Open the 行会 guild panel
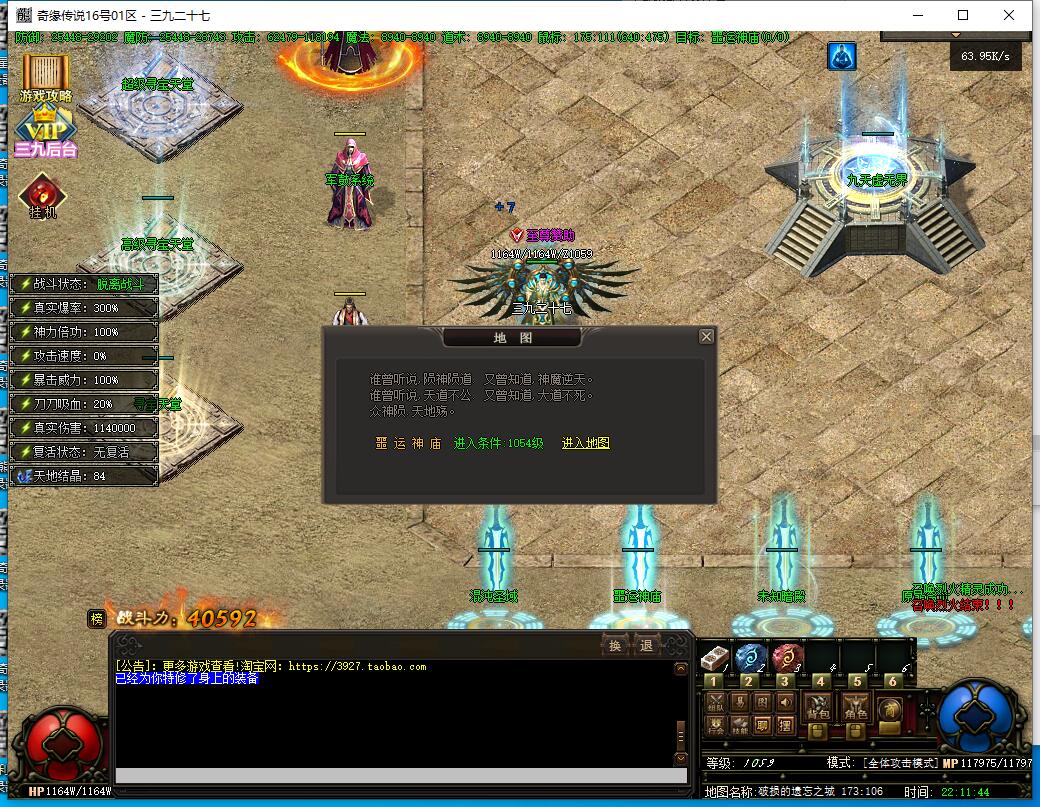1040x807 pixels. tap(716, 727)
